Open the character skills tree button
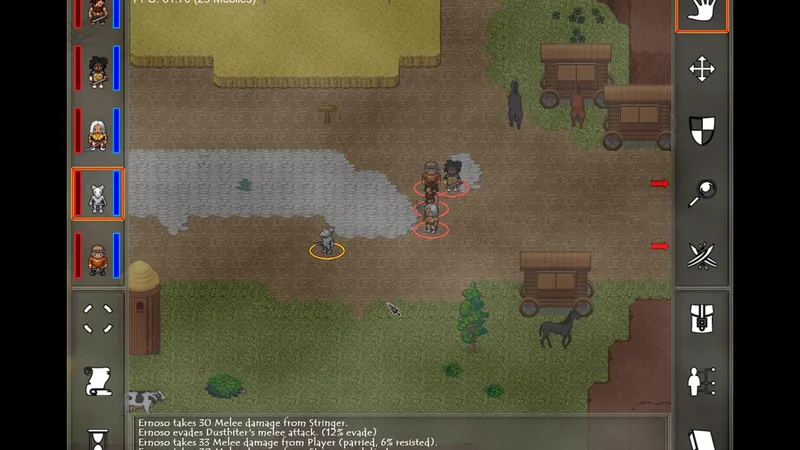 click(701, 381)
